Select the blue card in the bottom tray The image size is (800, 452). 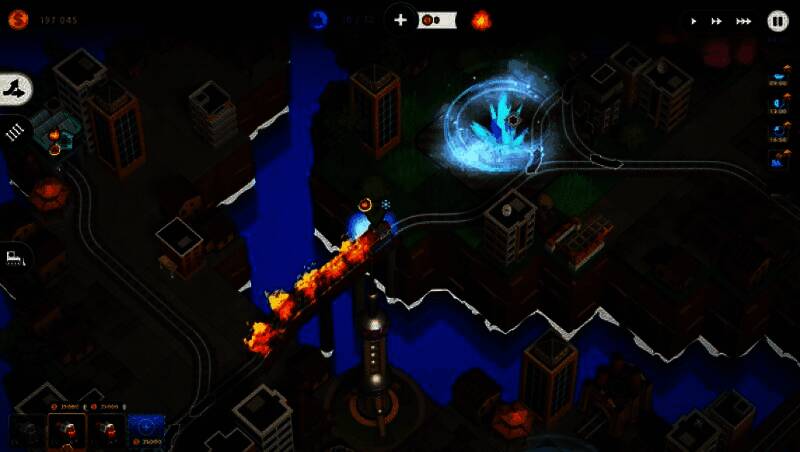click(x=146, y=431)
